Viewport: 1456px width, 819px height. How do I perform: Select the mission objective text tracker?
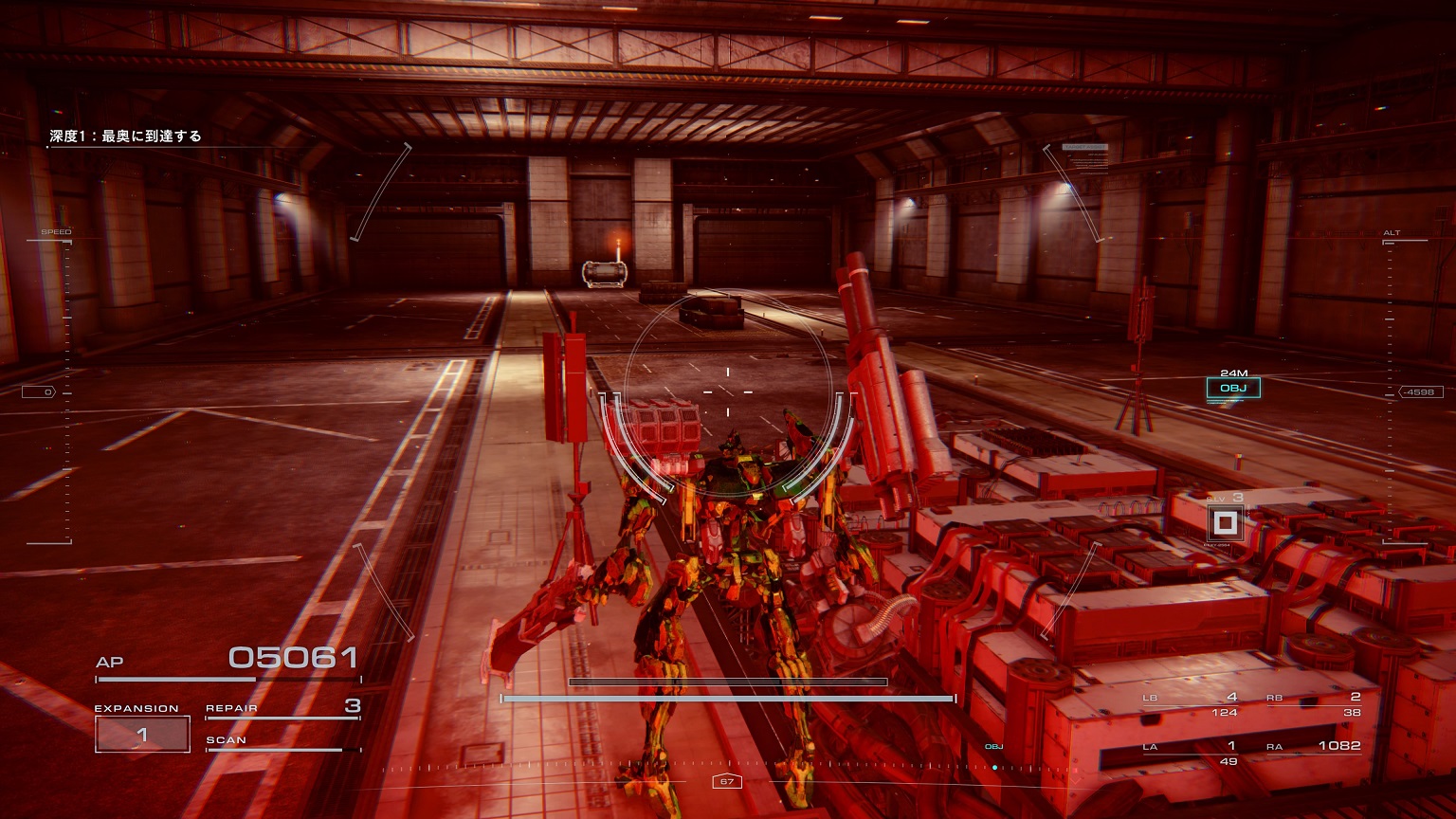pyautogui.click(x=126, y=136)
